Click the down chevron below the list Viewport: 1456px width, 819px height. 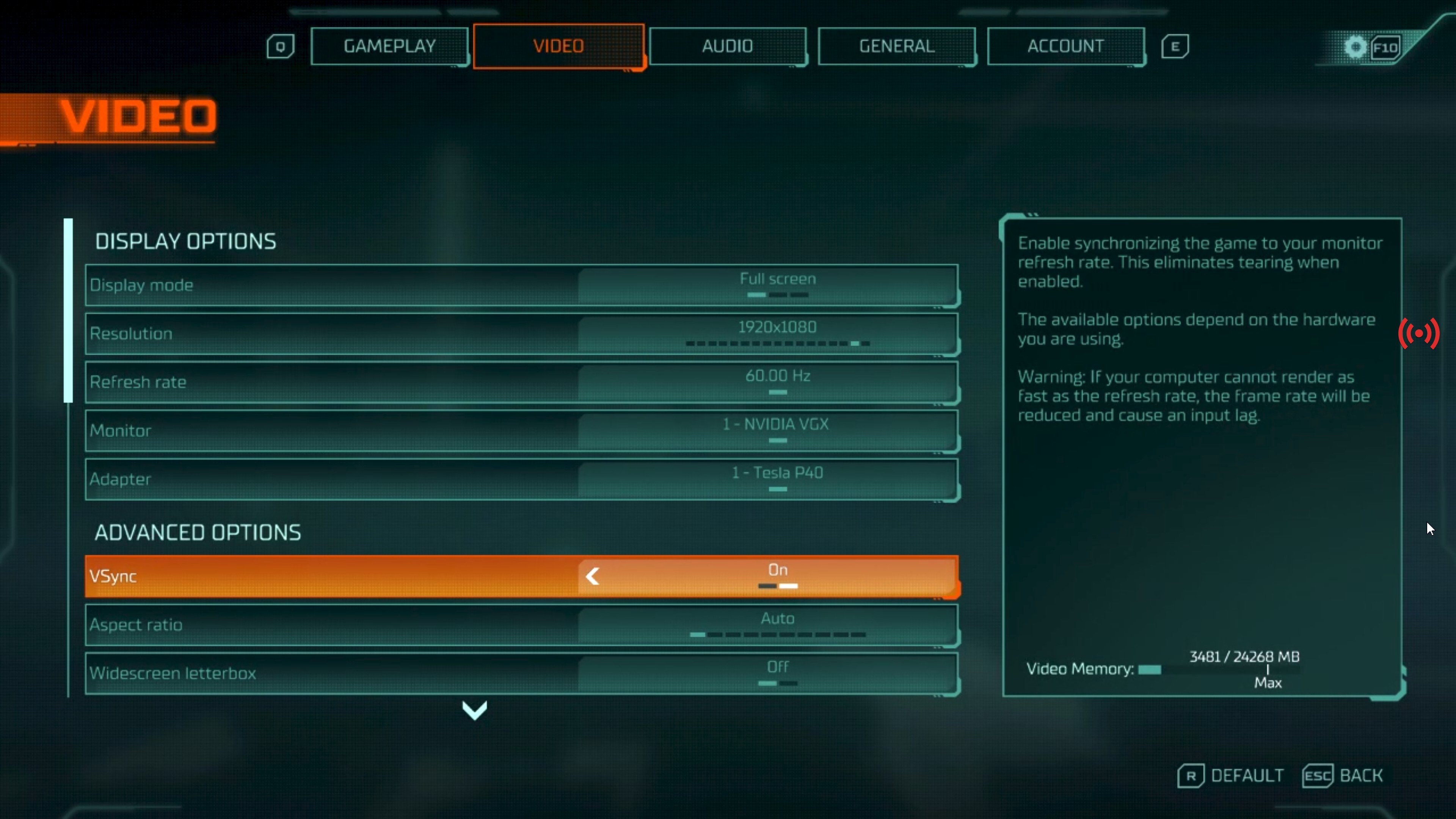click(474, 711)
